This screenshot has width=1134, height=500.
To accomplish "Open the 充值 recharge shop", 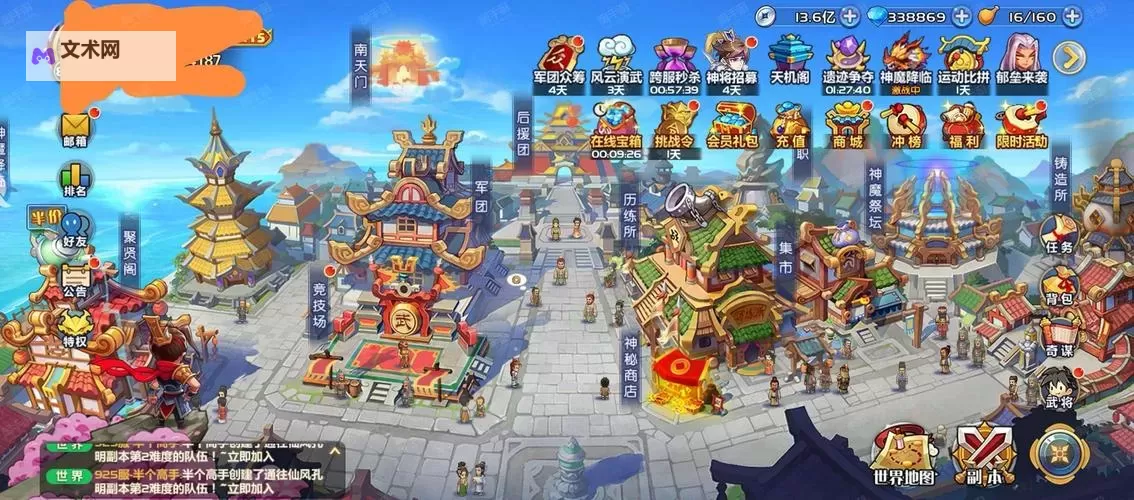I will (789, 125).
